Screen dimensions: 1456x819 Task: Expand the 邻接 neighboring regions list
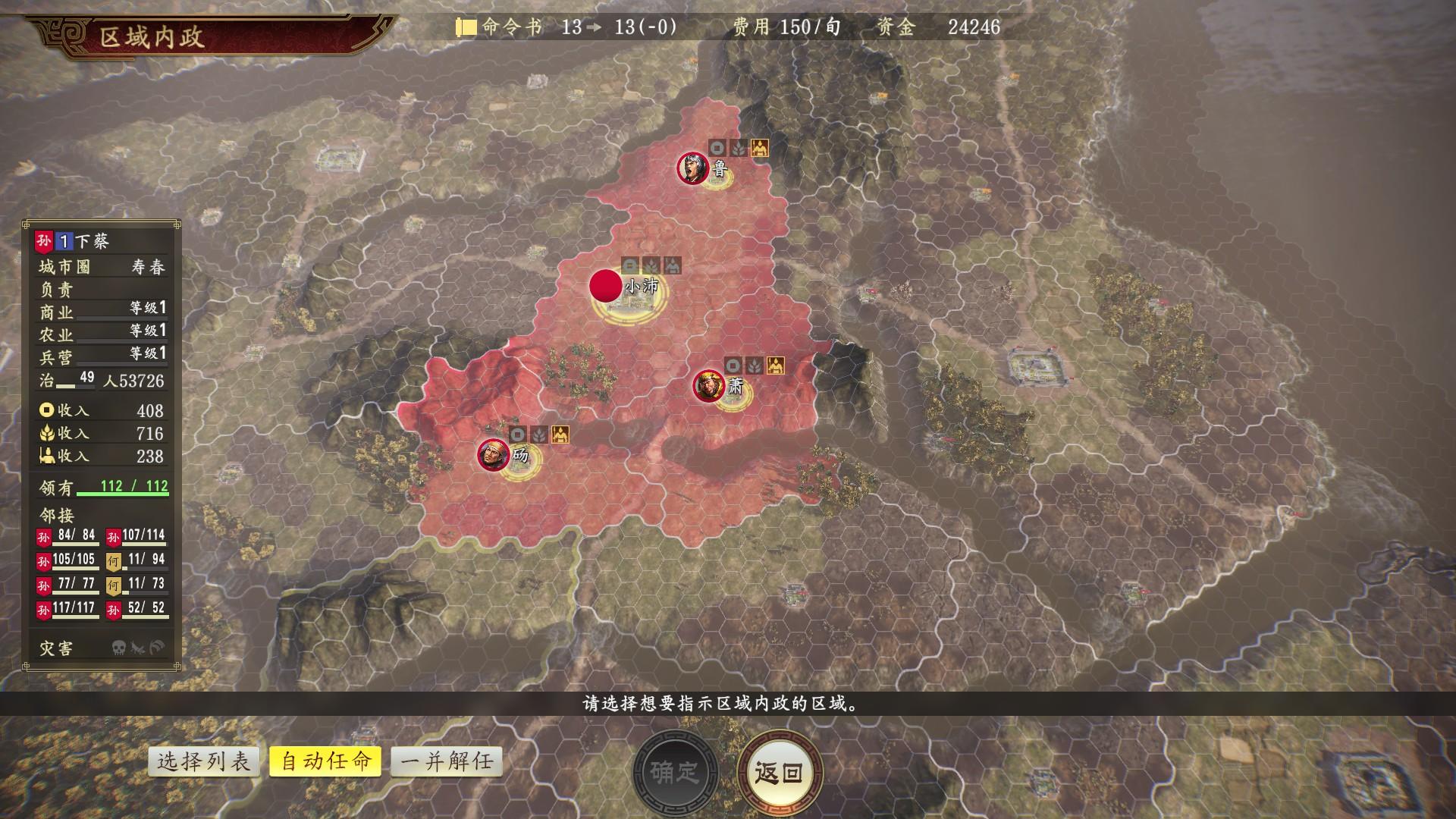pyautogui.click(x=56, y=513)
